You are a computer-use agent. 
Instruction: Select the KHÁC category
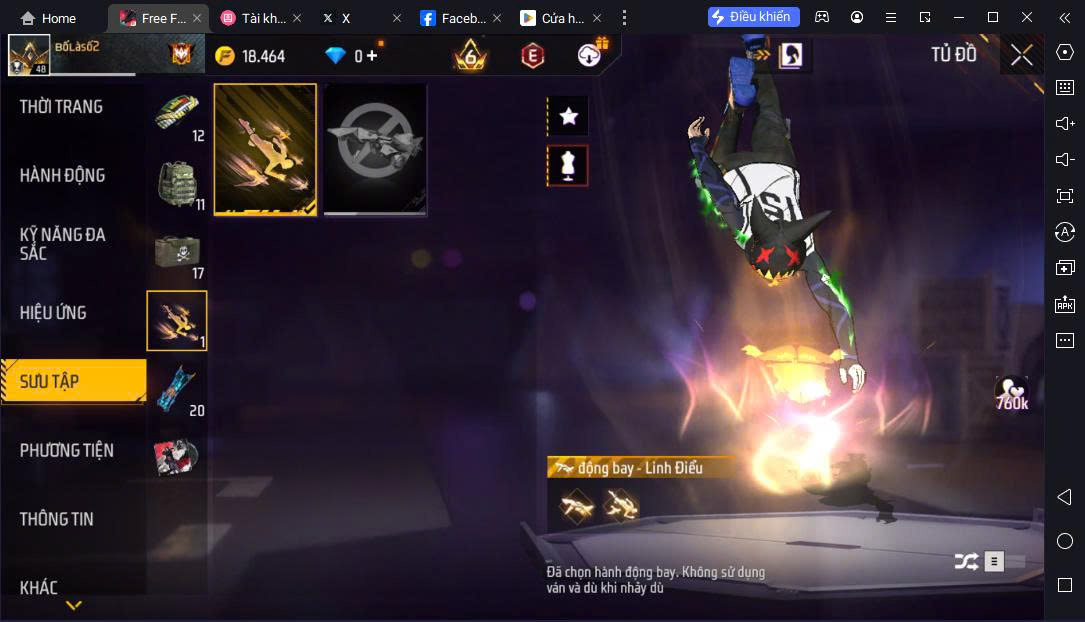39,587
